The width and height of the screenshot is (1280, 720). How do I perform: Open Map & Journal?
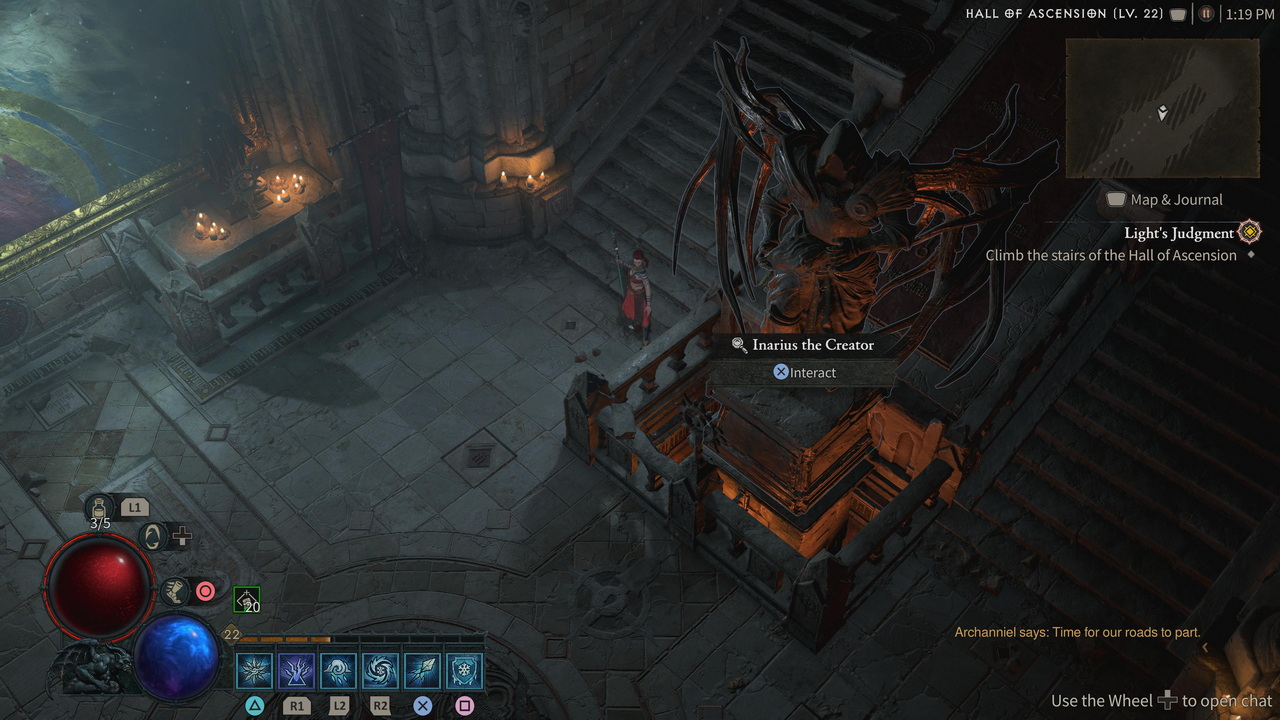coord(1164,200)
